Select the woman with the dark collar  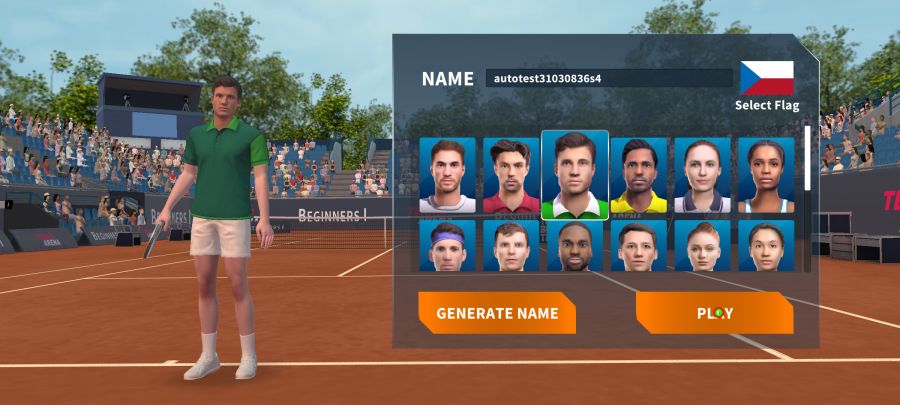[x=702, y=176]
